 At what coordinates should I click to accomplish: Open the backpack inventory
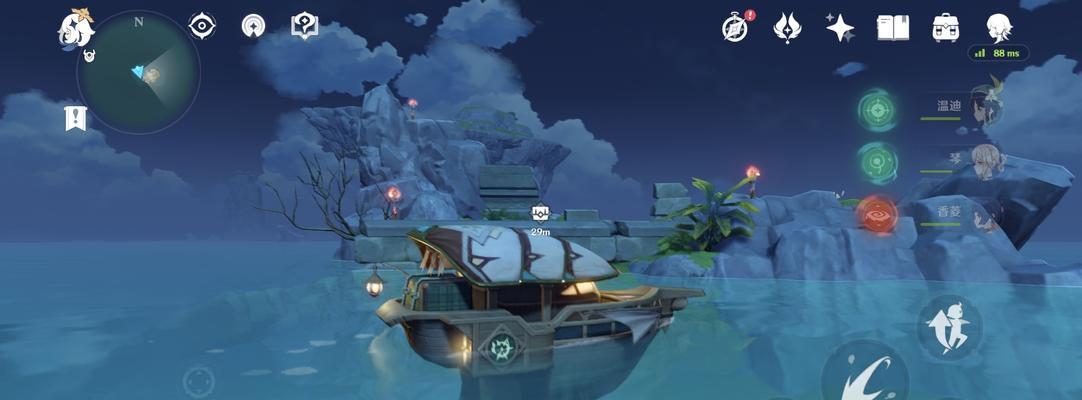pyautogui.click(x=945, y=27)
